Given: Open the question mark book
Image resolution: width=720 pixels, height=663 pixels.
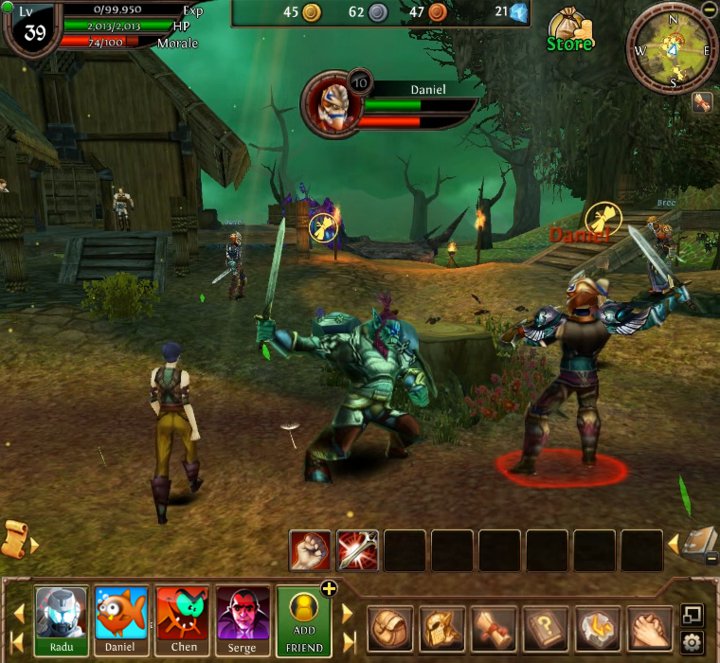Looking at the screenshot, I should (x=546, y=628).
